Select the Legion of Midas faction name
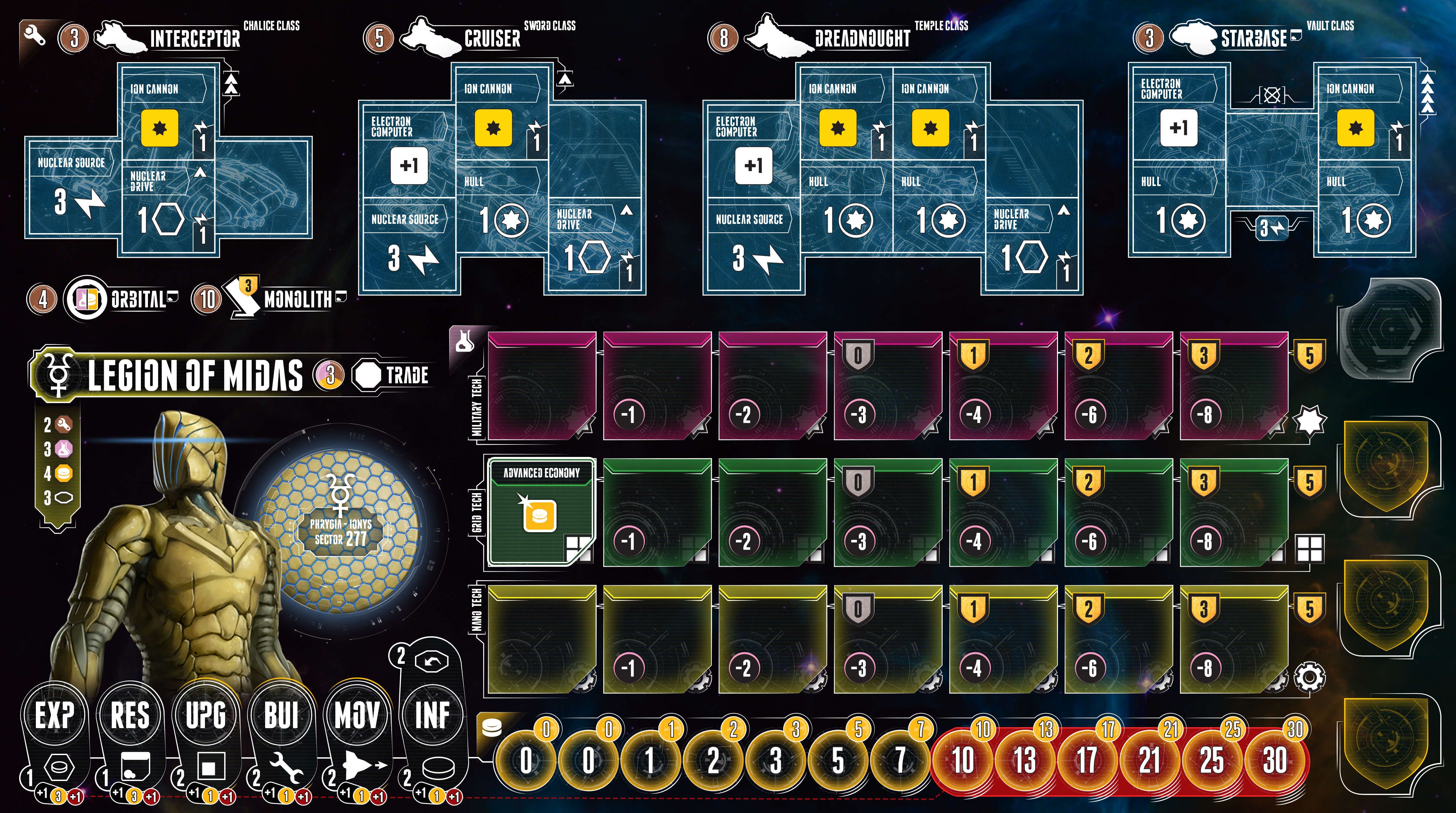 pos(195,375)
